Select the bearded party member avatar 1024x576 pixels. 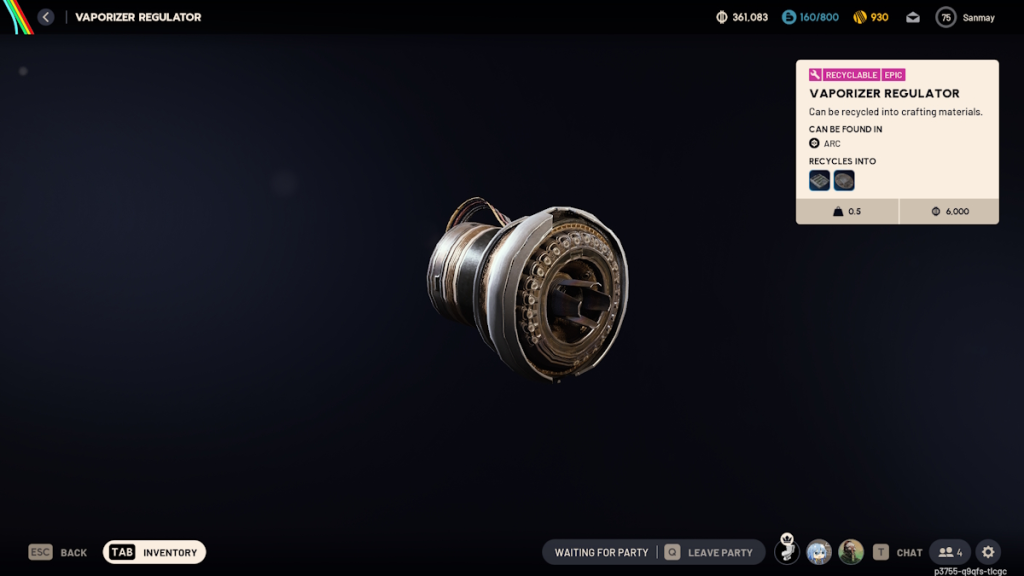[x=851, y=552]
